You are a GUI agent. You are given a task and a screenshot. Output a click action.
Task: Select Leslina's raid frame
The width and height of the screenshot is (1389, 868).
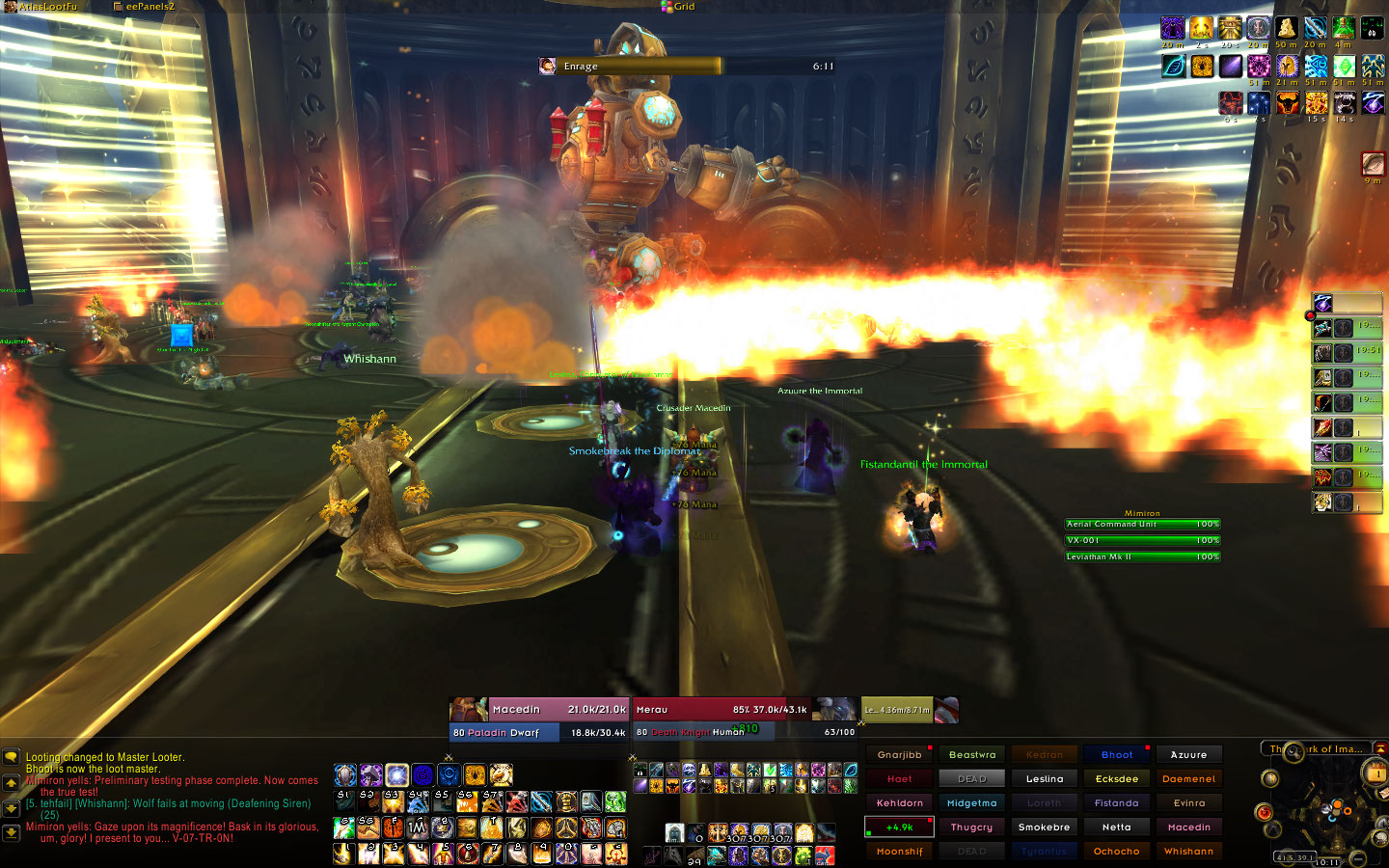(x=1044, y=779)
